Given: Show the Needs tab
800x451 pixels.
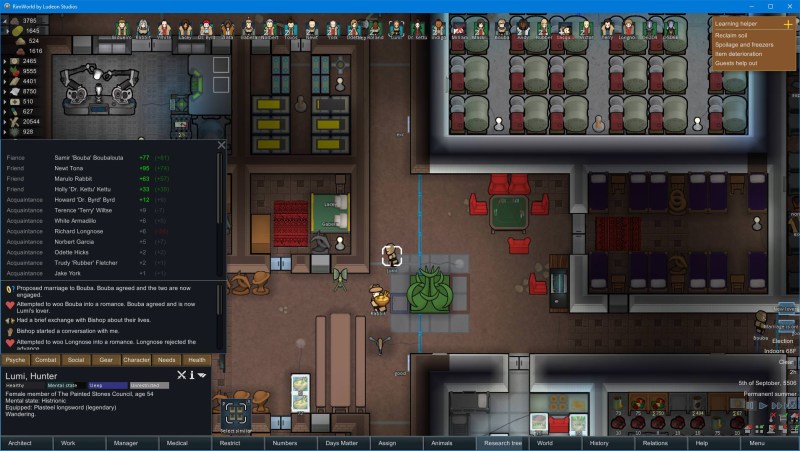Looking at the screenshot, I should point(166,359).
